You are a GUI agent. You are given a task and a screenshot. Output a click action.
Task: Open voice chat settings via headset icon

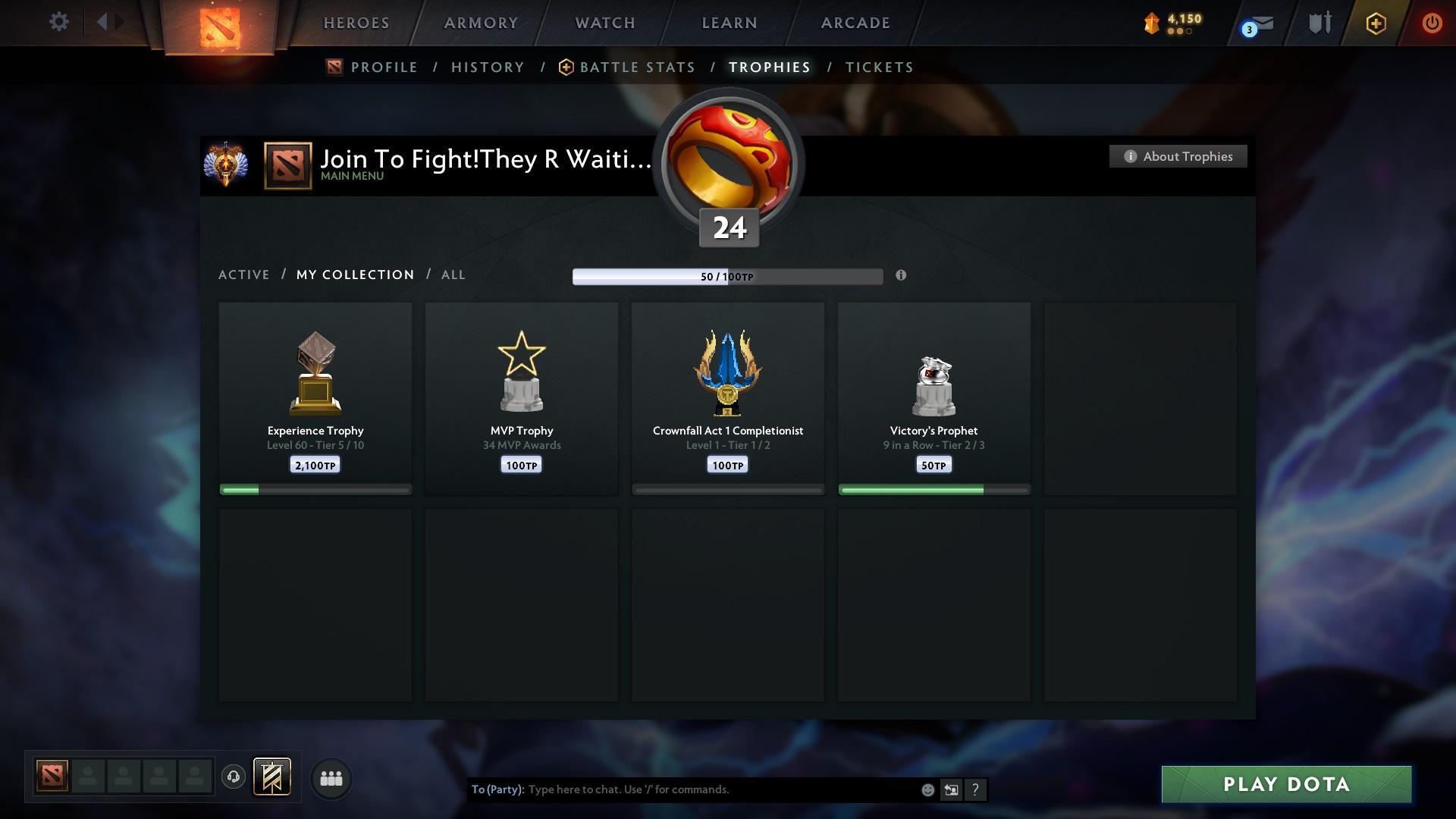click(233, 777)
